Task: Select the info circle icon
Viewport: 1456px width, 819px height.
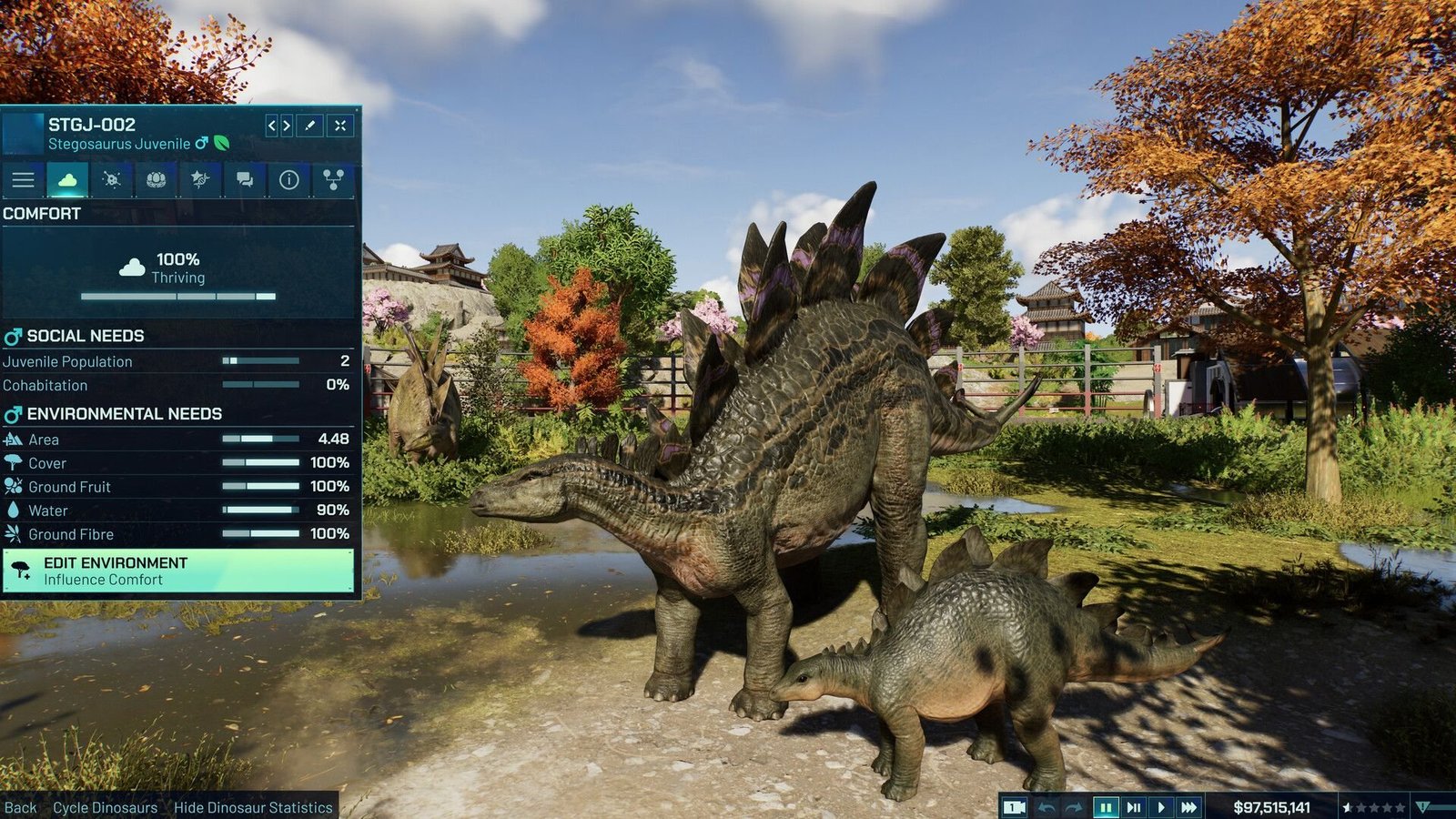Action: pyautogui.click(x=289, y=179)
